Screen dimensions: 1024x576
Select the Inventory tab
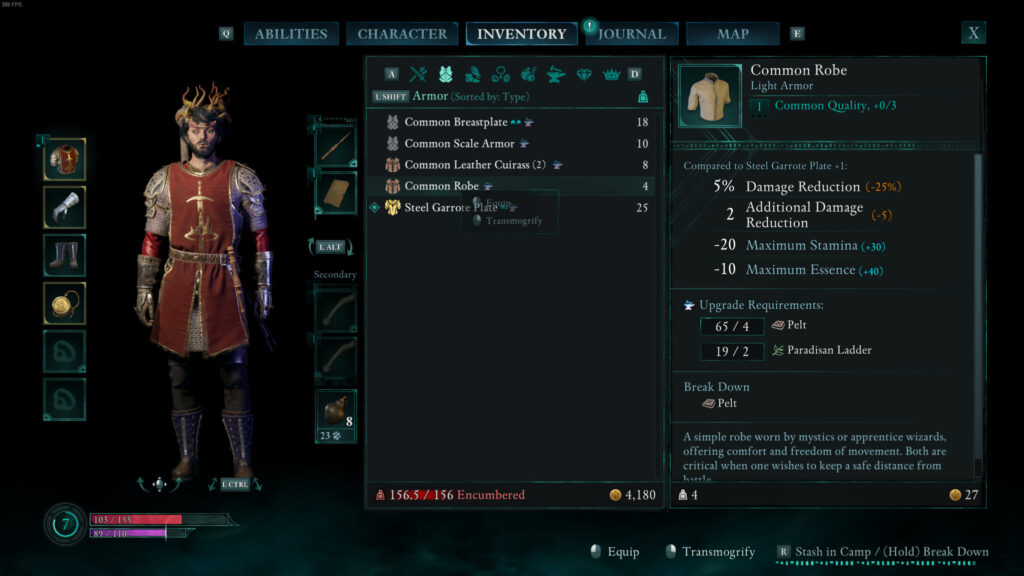(521, 34)
